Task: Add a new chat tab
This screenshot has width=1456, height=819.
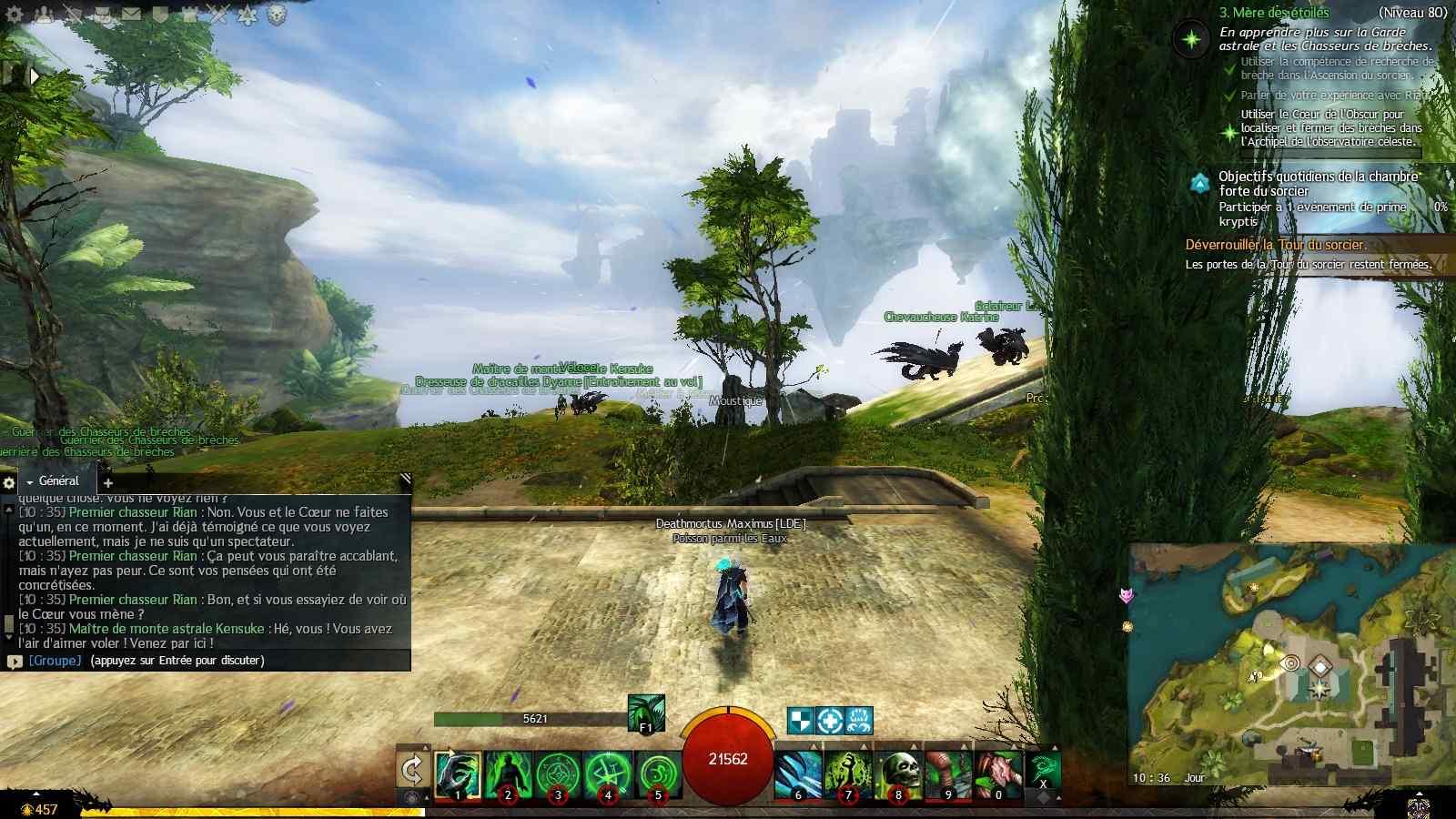Action: [108, 483]
